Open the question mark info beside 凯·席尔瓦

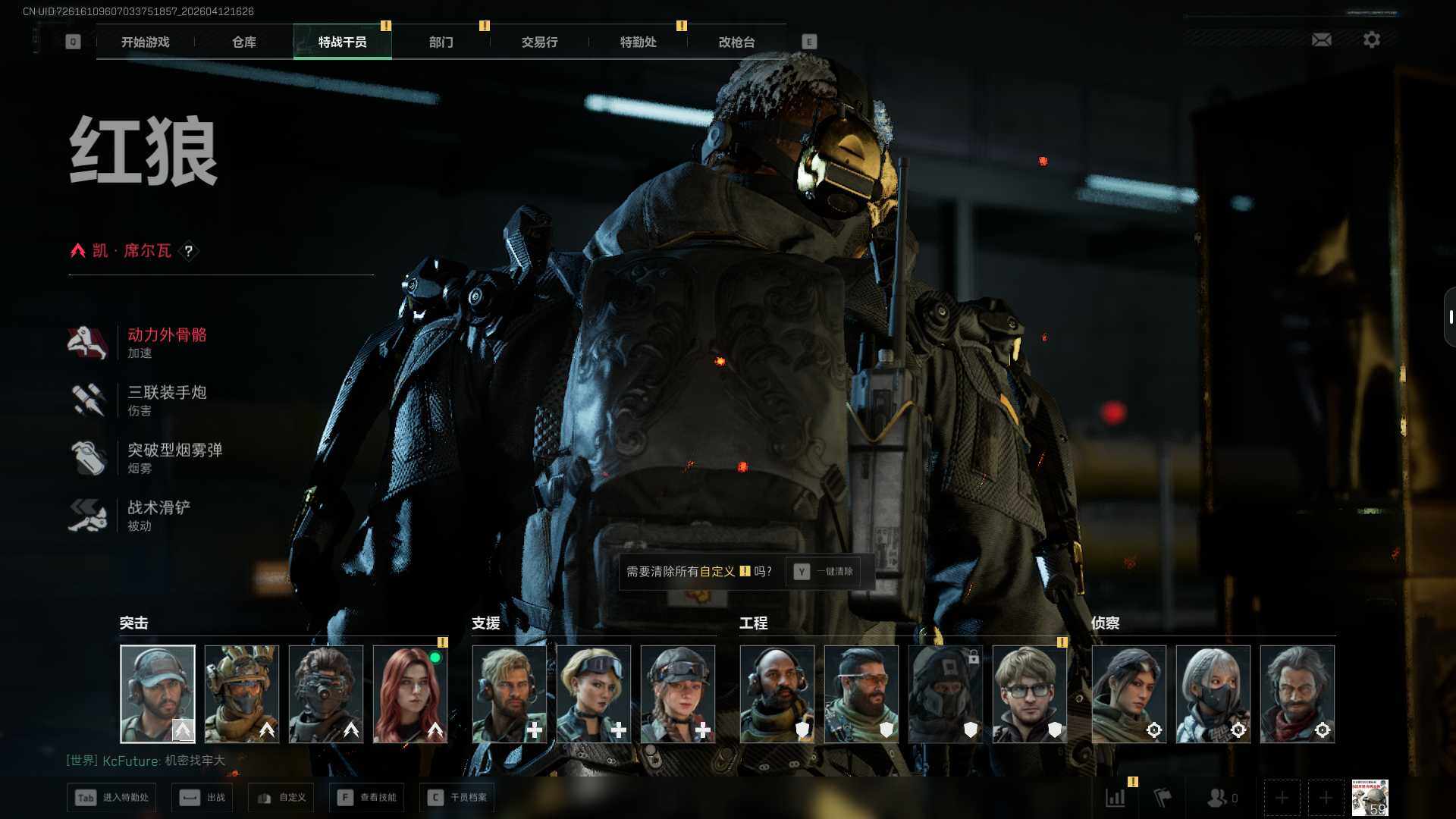click(189, 251)
